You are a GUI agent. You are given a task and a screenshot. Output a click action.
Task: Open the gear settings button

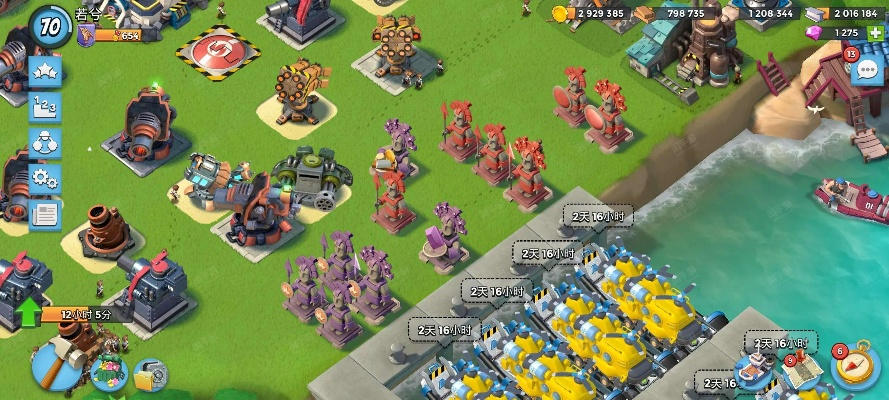[x=45, y=179]
